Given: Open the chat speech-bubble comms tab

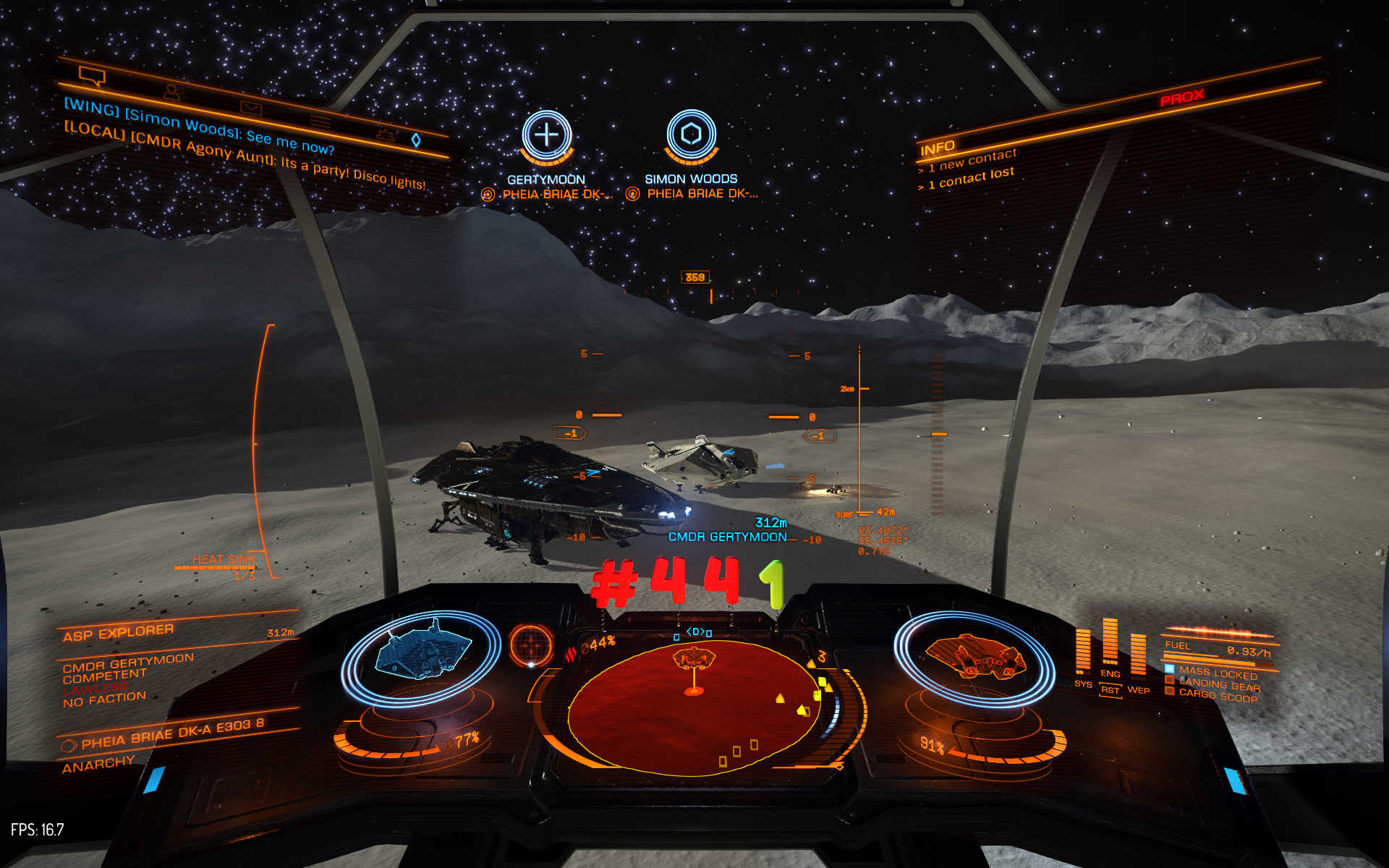Looking at the screenshot, I should click(x=92, y=75).
